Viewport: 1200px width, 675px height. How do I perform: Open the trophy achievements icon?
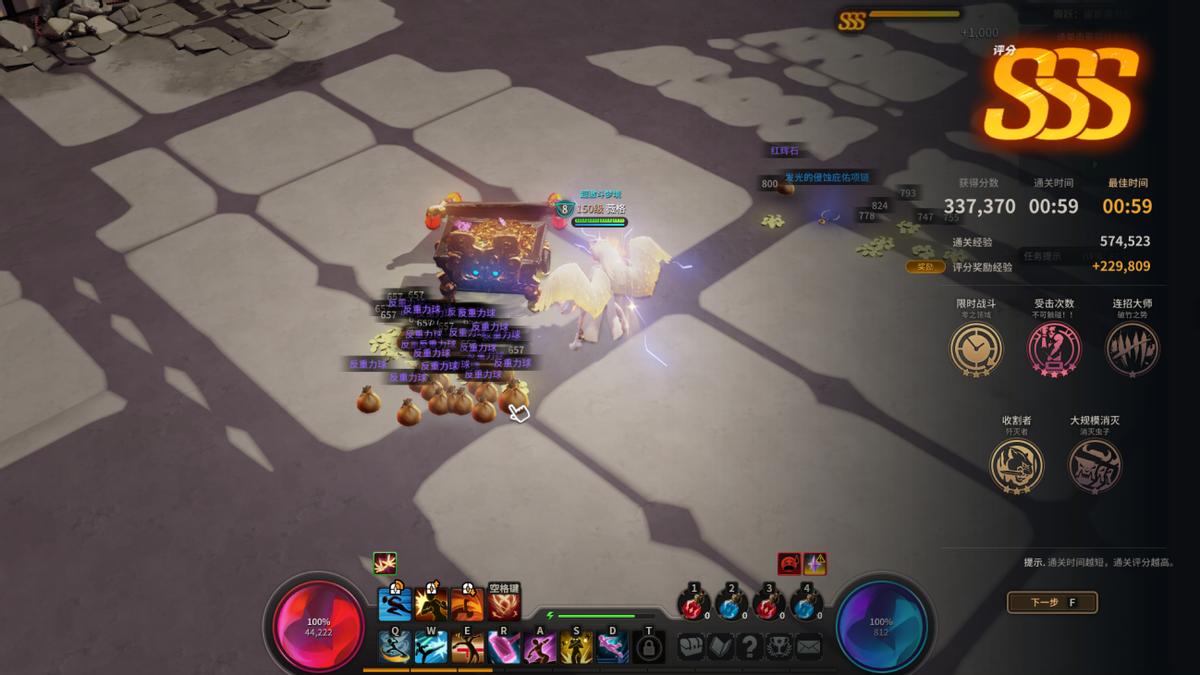click(x=778, y=646)
